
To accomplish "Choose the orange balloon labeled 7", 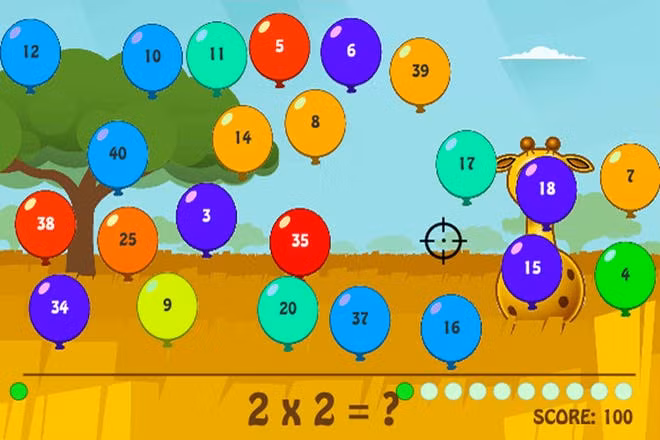I will [x=630, y=176].
